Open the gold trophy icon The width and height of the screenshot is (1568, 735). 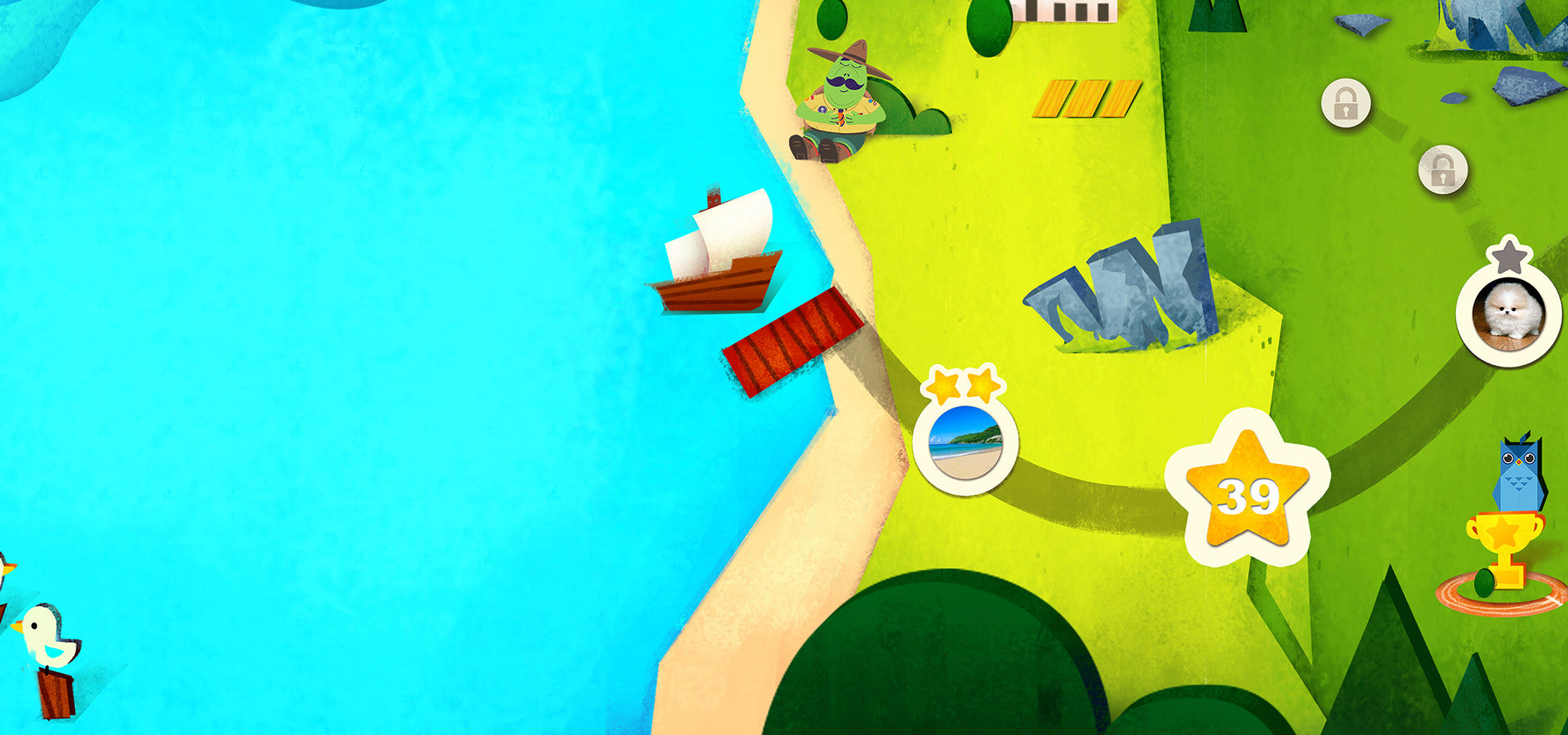click(x=1505, y=546)
